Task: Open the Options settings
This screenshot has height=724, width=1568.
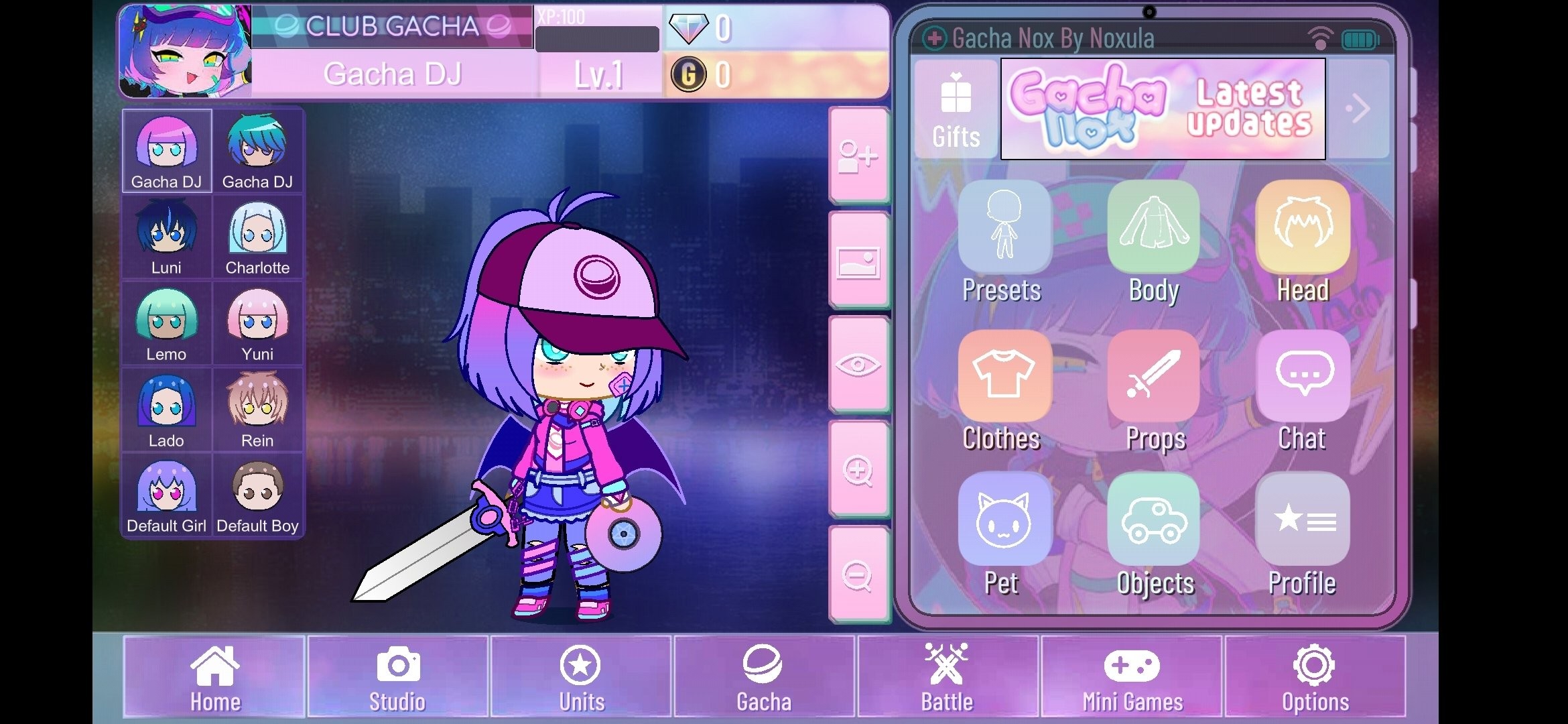Action: coord(1315,676)
